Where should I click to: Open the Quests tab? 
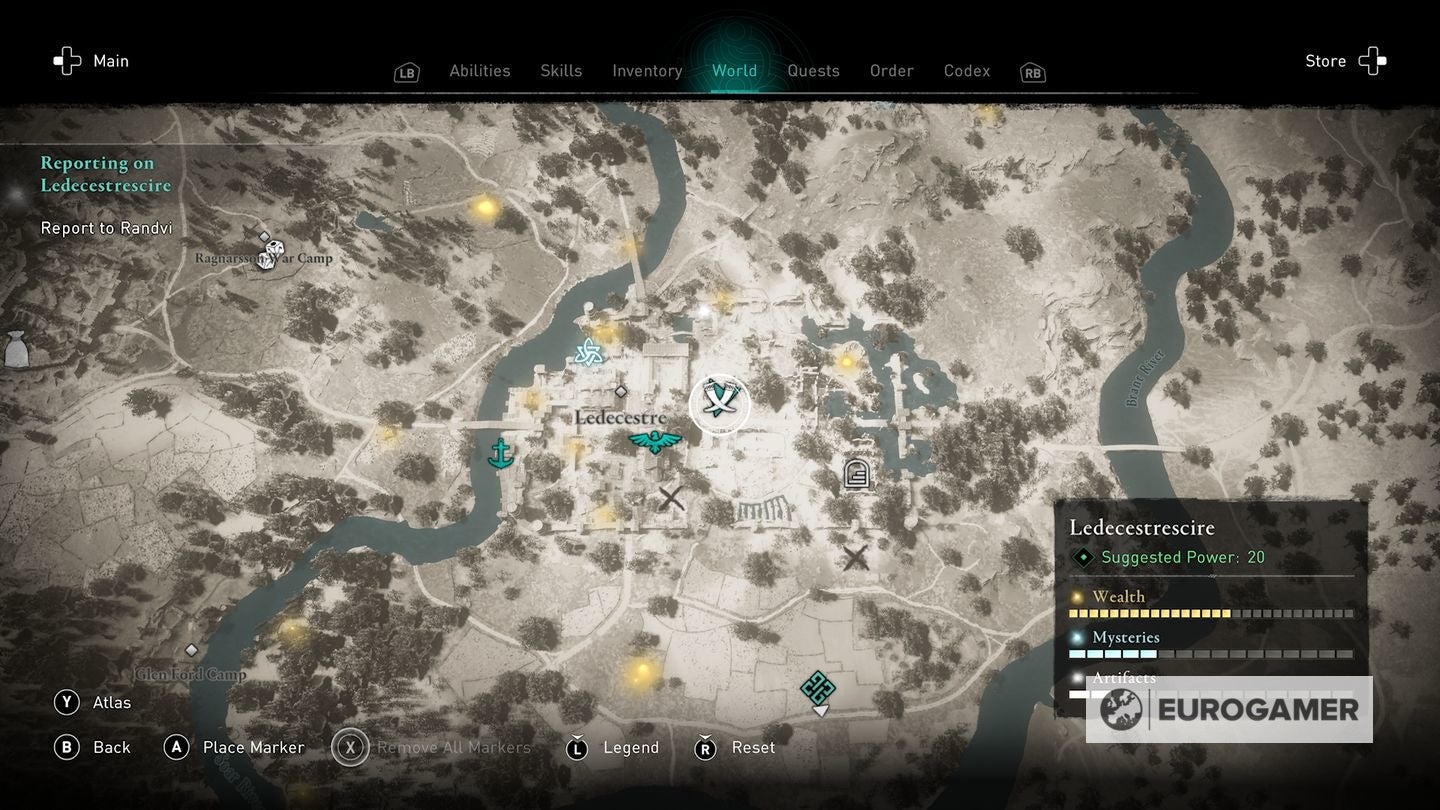coord(813,70)
